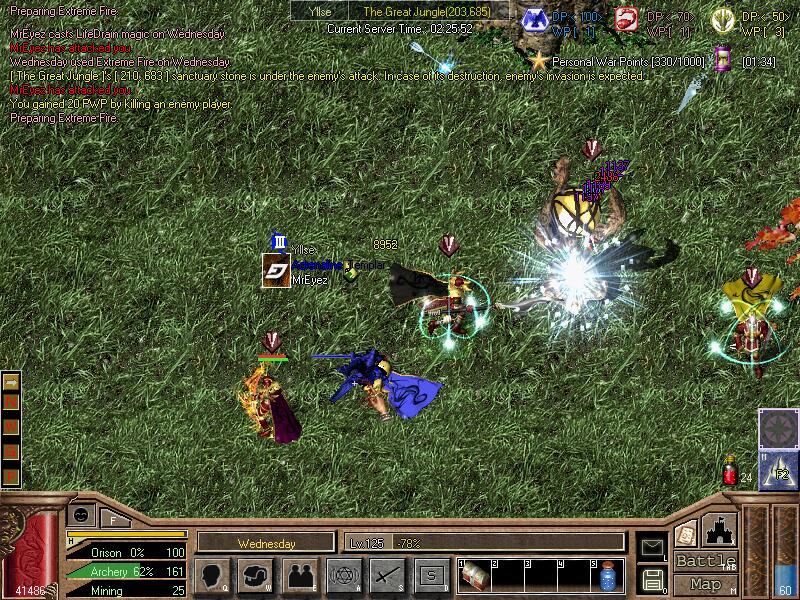The image size is (800, 600).
Task: Open the castle silhouette icon
Action: [x=721, y=529]
